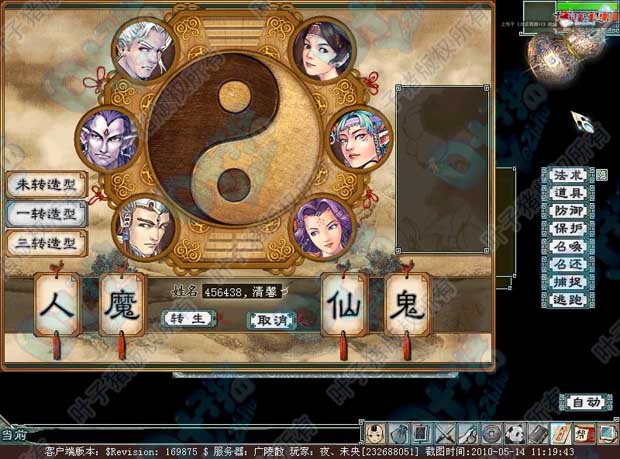620x459 pixels.
Task: Select the purple-haired female character portrait
Action: tap(322, 229)
